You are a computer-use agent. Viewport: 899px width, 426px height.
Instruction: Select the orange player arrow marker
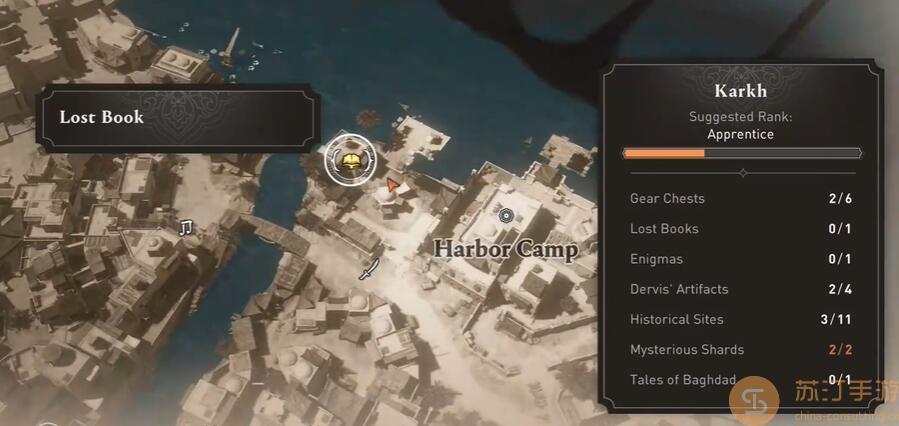point(393,185)
